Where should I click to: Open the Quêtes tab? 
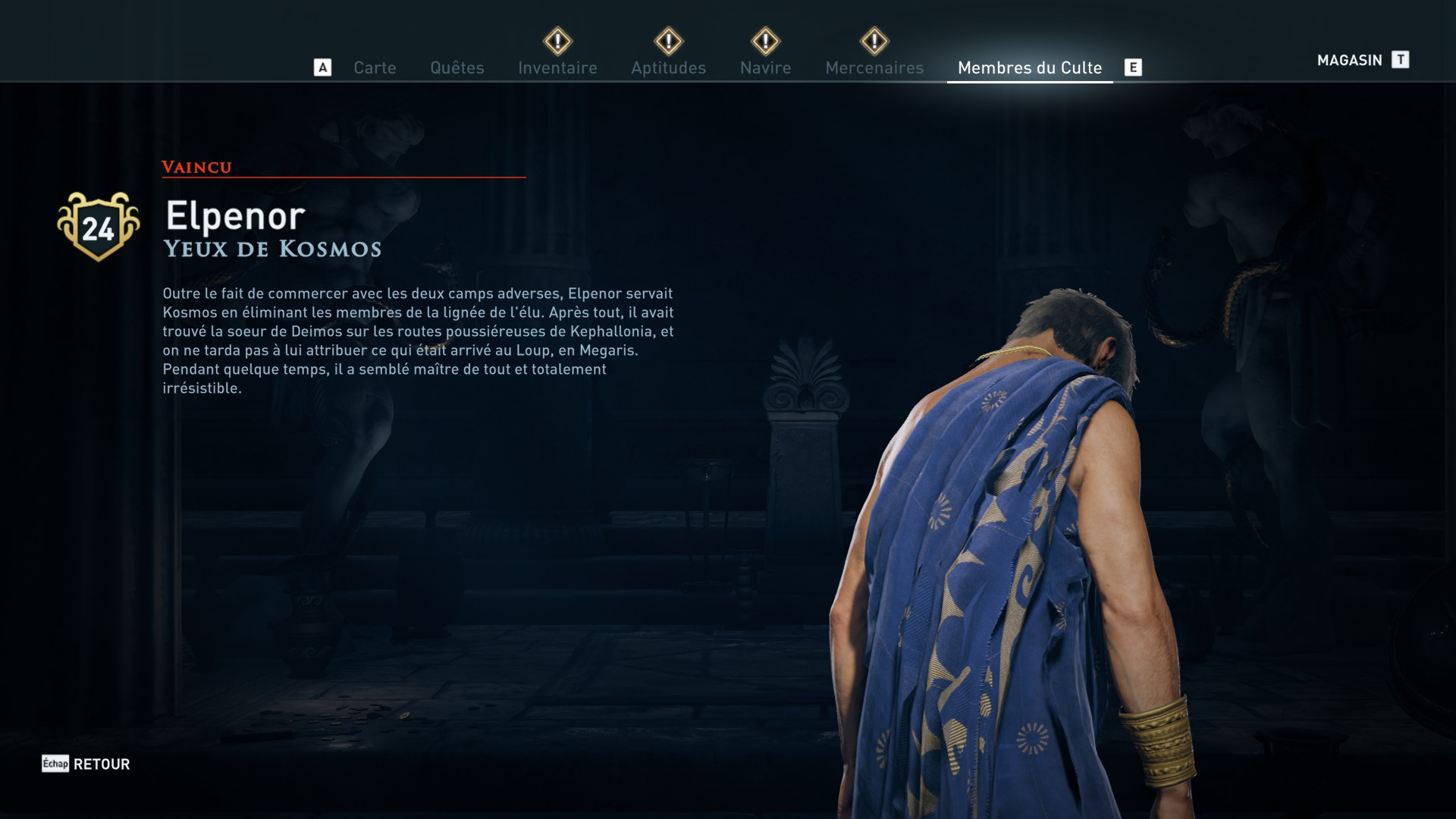click(x=457, y=67)
